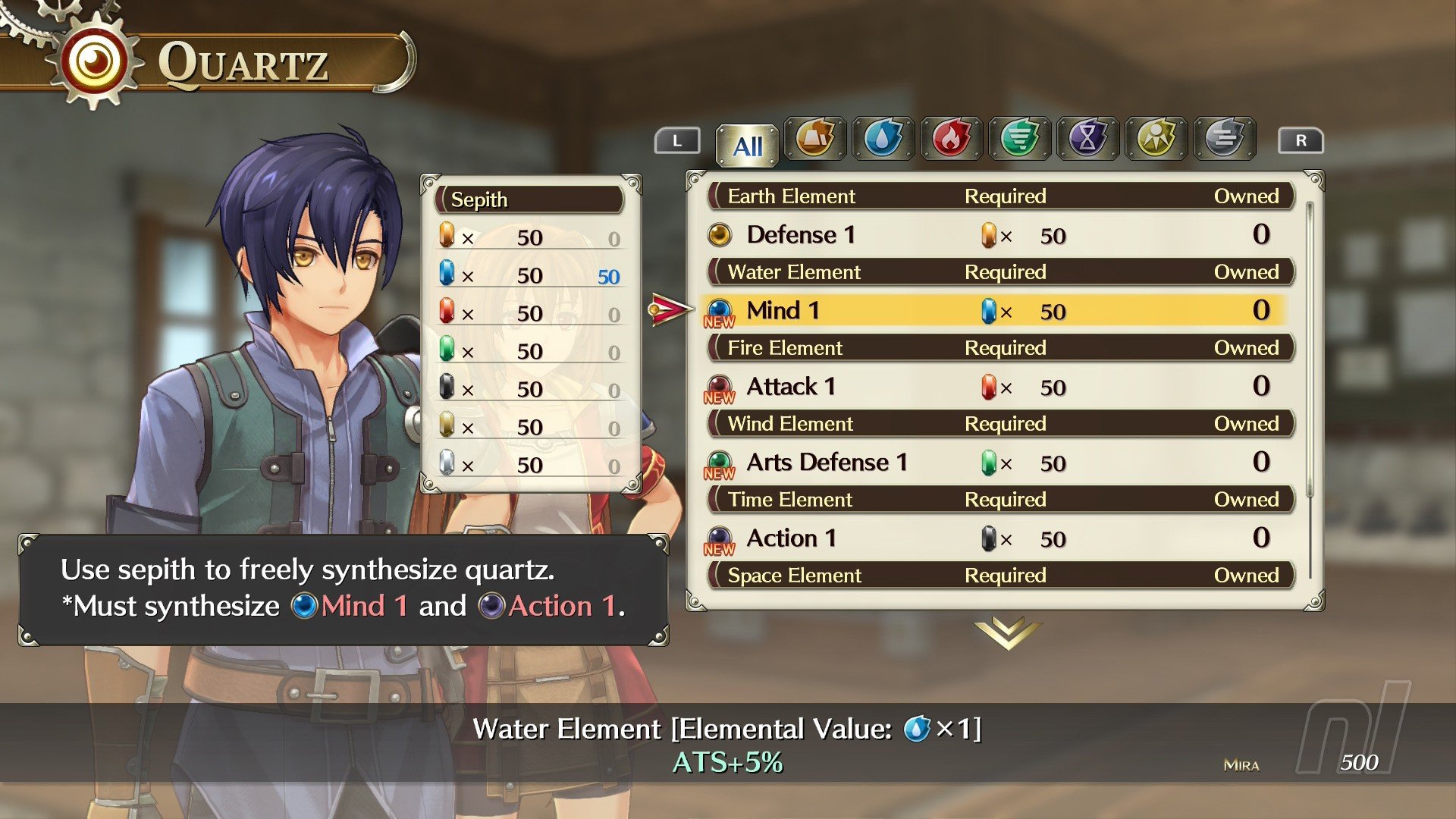Open the Water element tab

coord(883,139)
